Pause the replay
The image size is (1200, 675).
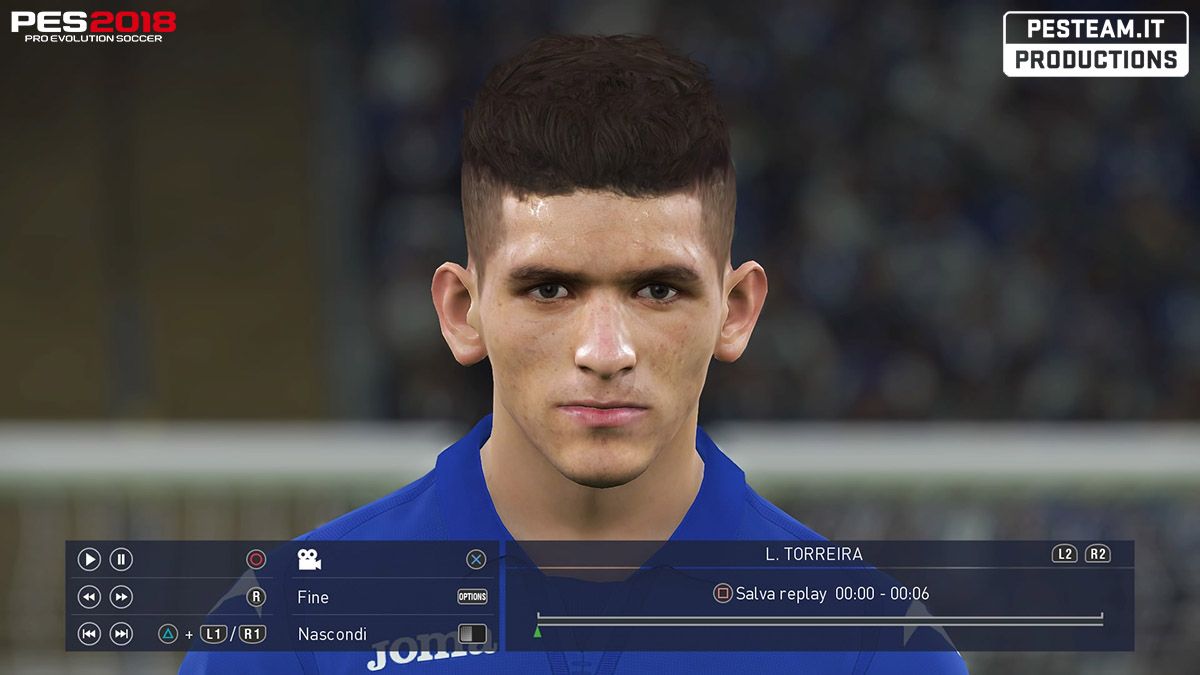tap(121, 560)
